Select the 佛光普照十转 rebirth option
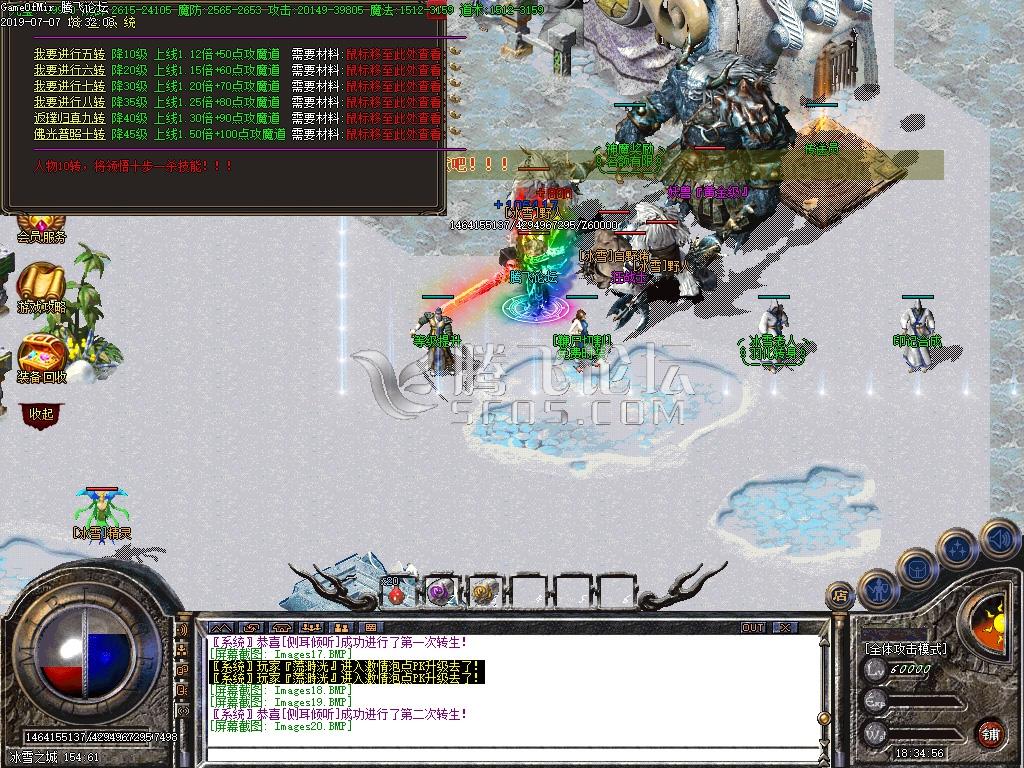Viewport: 1024px width, 768px height. pyautogui.click(x=69, y=134)
